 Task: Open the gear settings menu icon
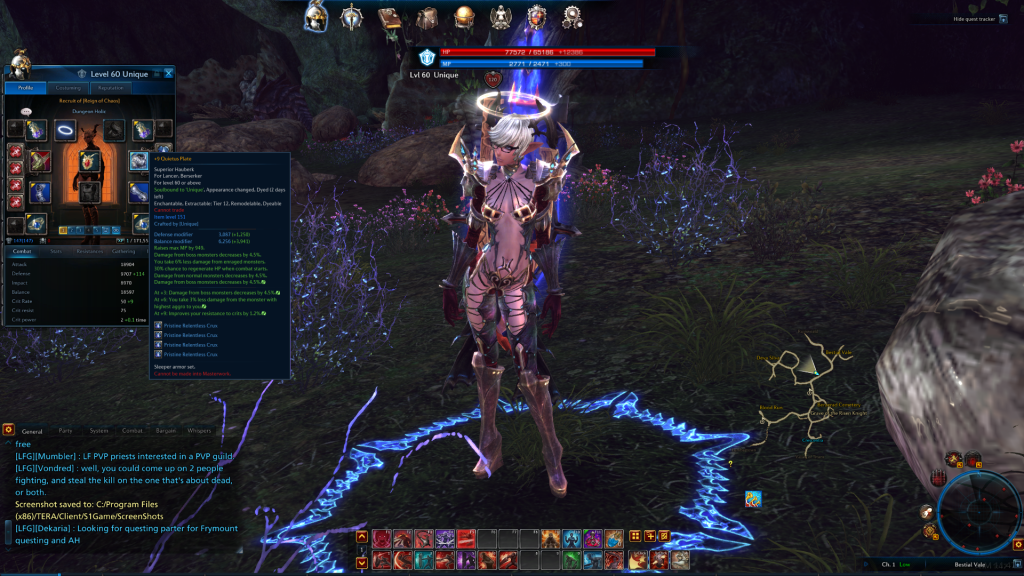point(572,16)
